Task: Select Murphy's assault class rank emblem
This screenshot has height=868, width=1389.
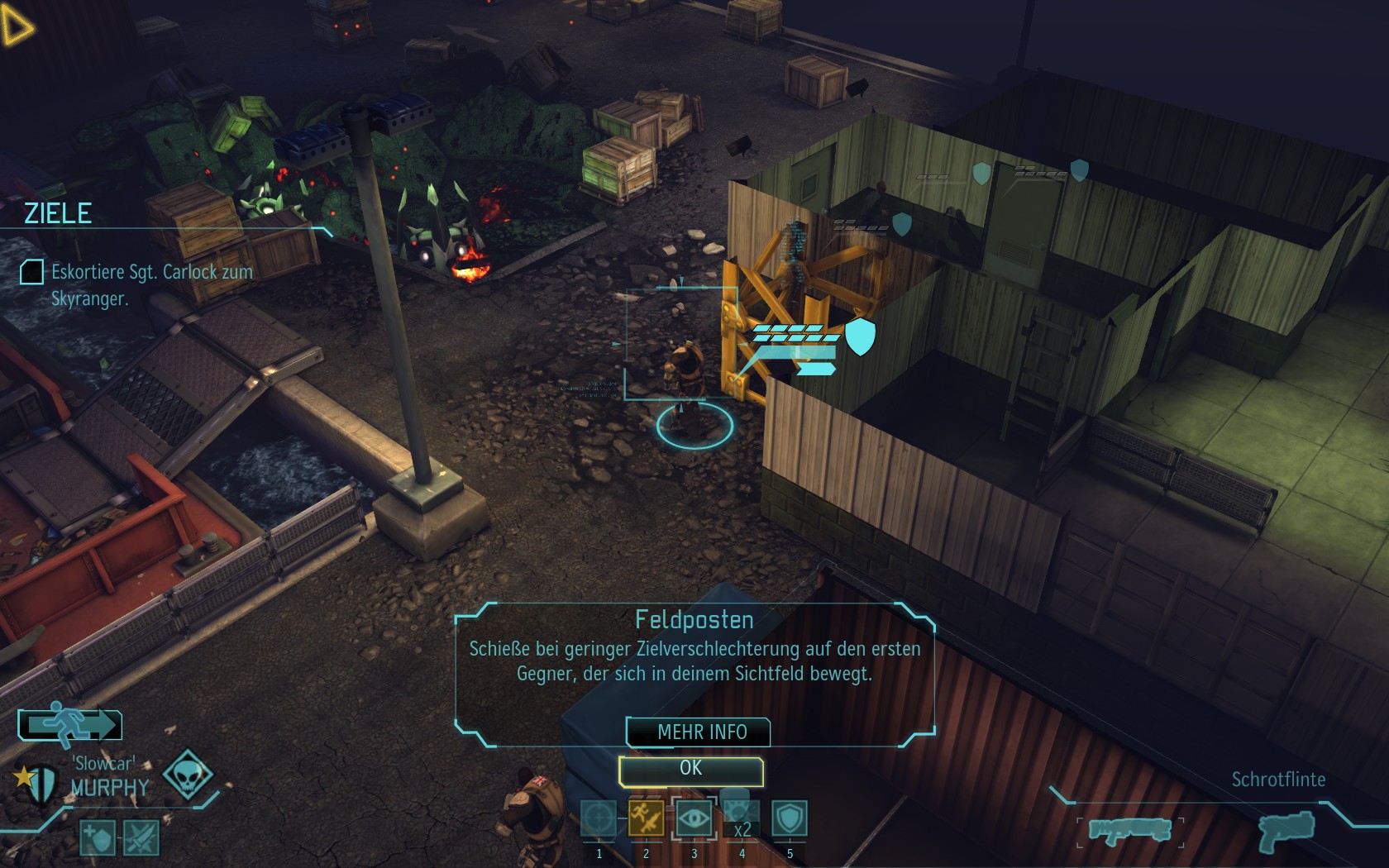Action: coord(37,781)
